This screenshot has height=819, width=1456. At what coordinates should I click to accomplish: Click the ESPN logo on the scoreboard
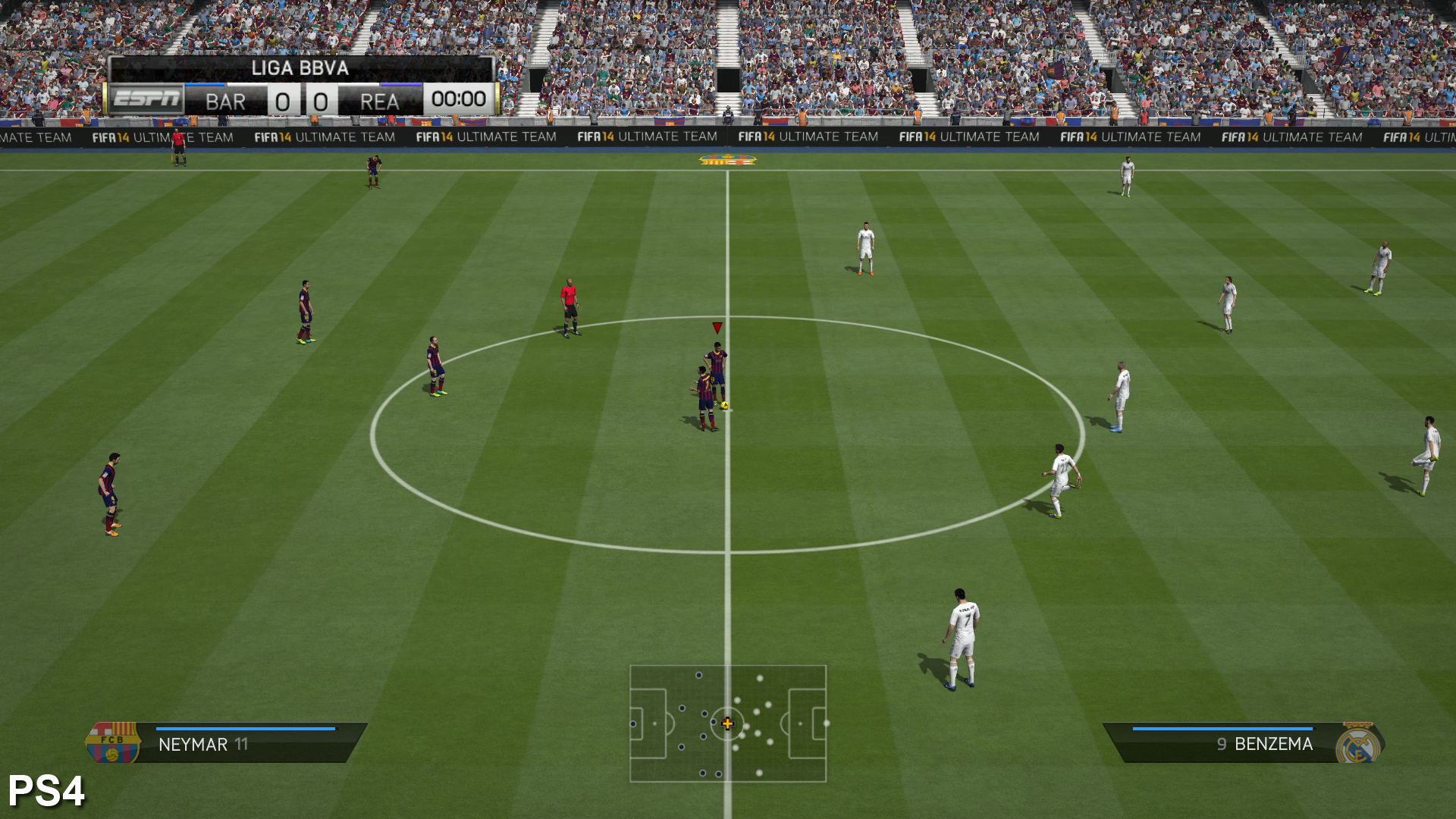pos(147,99)
